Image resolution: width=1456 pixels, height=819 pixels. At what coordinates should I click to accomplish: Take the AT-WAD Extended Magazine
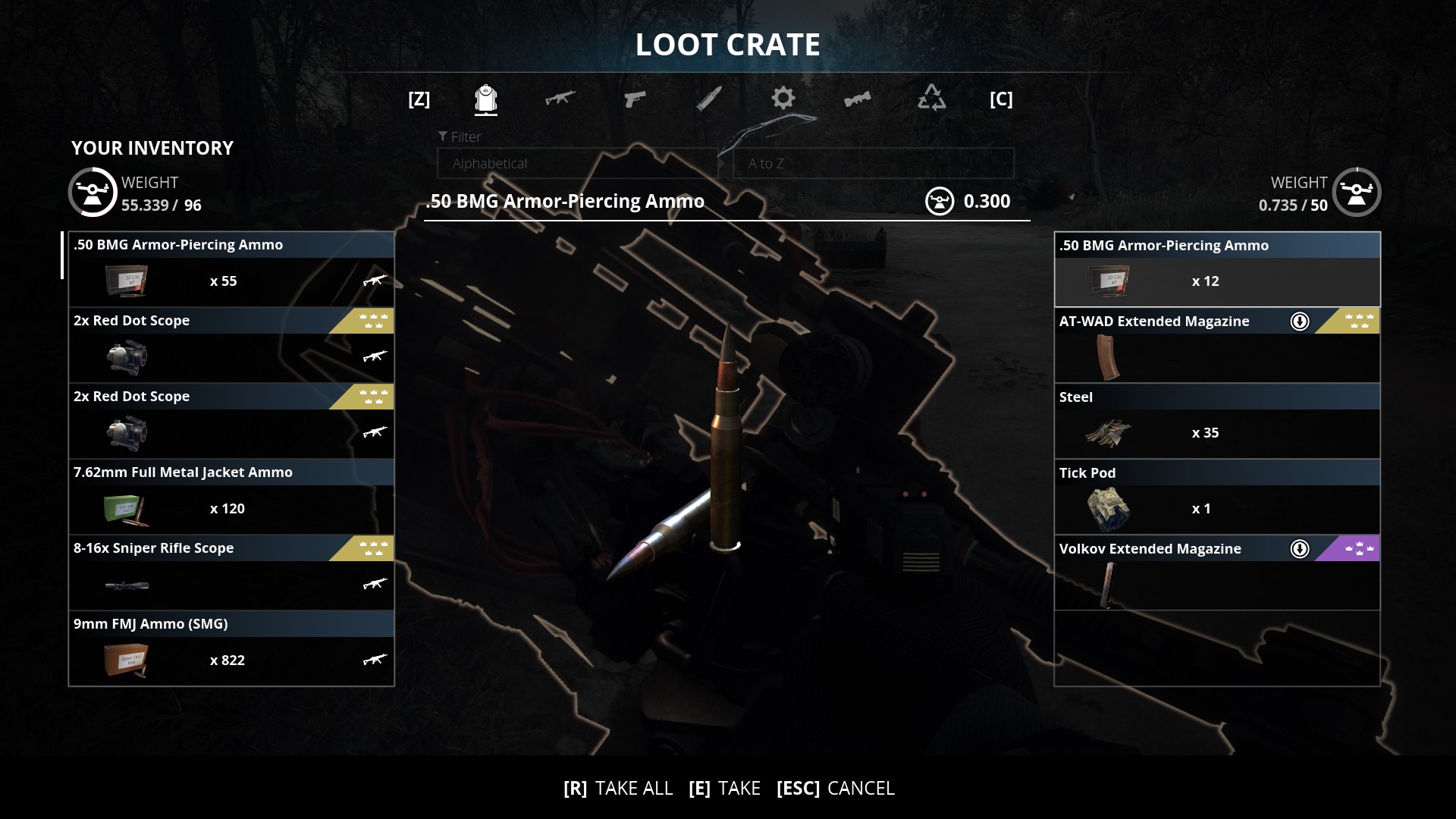1216,346
